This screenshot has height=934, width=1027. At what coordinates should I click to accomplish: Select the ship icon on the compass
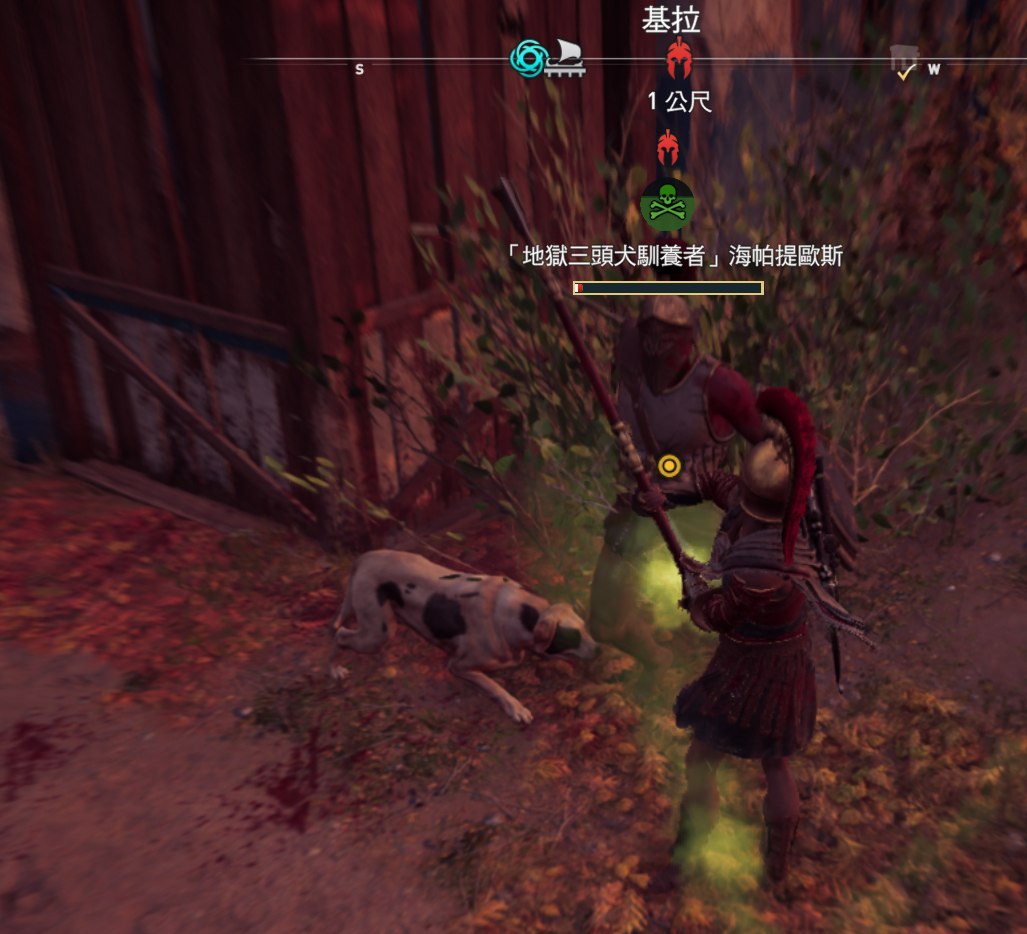tap(564, 60)
